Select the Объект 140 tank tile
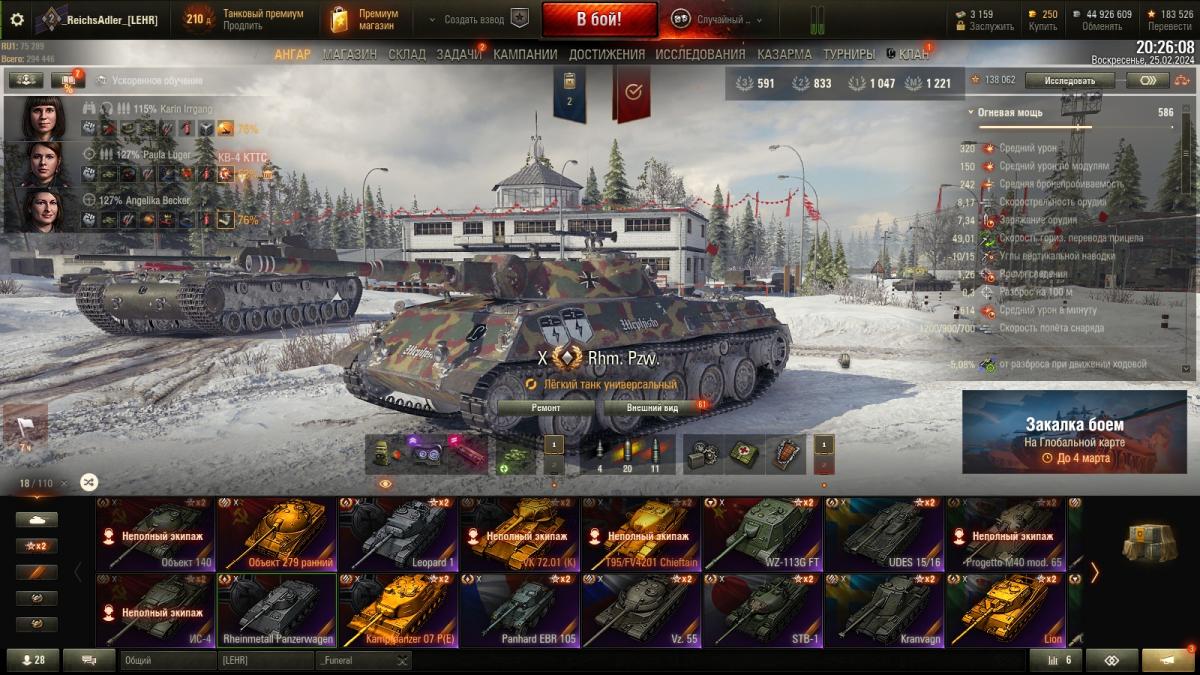Screen dimensions: 1200x675 click(x=155, y=534)
